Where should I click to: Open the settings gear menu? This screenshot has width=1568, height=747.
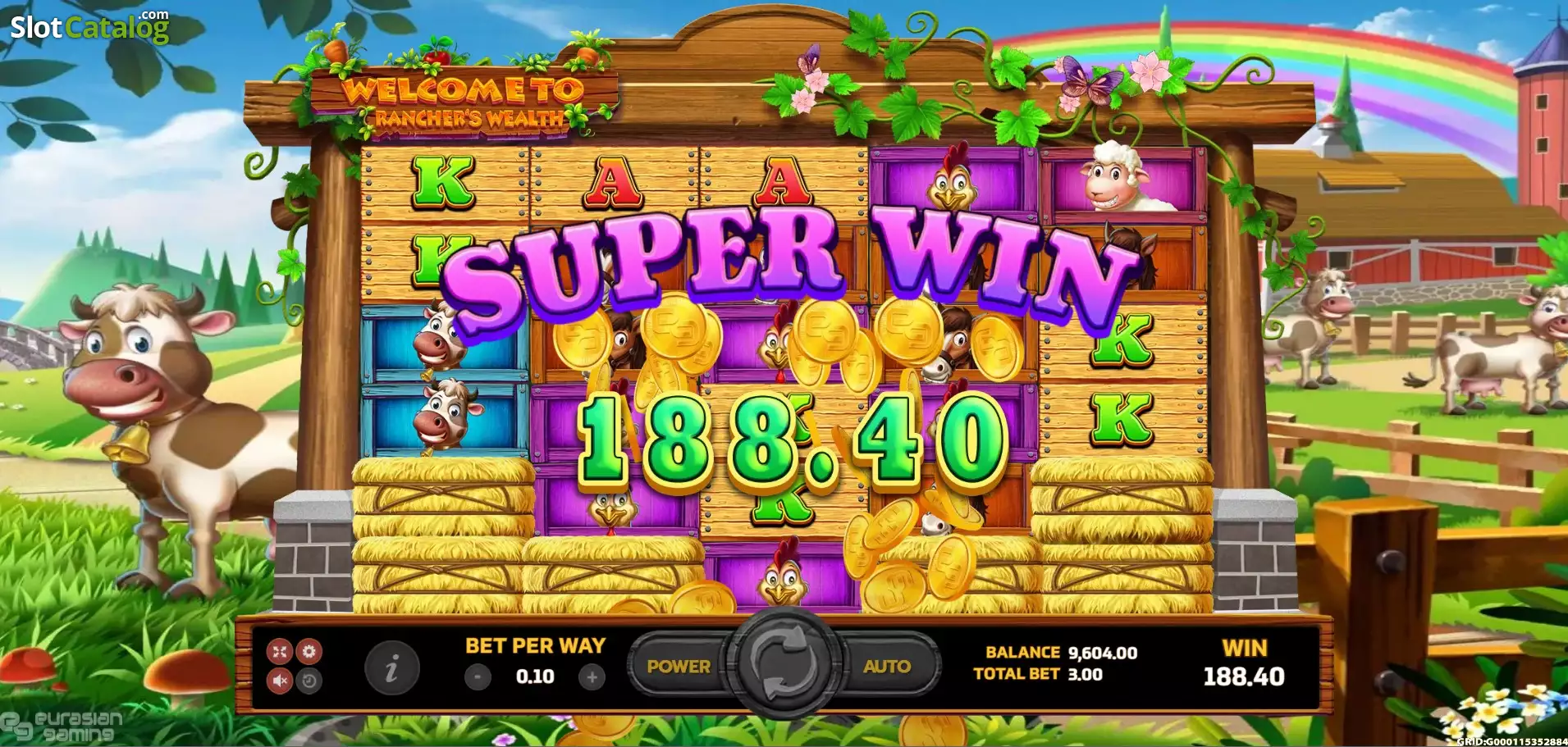(309, 652)
